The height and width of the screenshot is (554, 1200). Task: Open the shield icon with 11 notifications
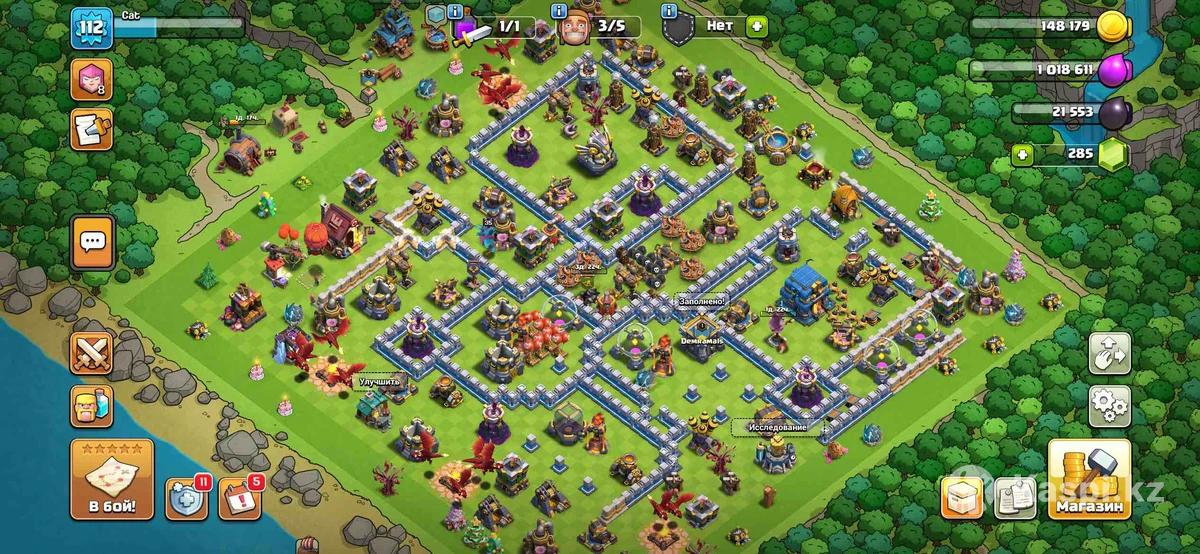(x=187, y=498)
